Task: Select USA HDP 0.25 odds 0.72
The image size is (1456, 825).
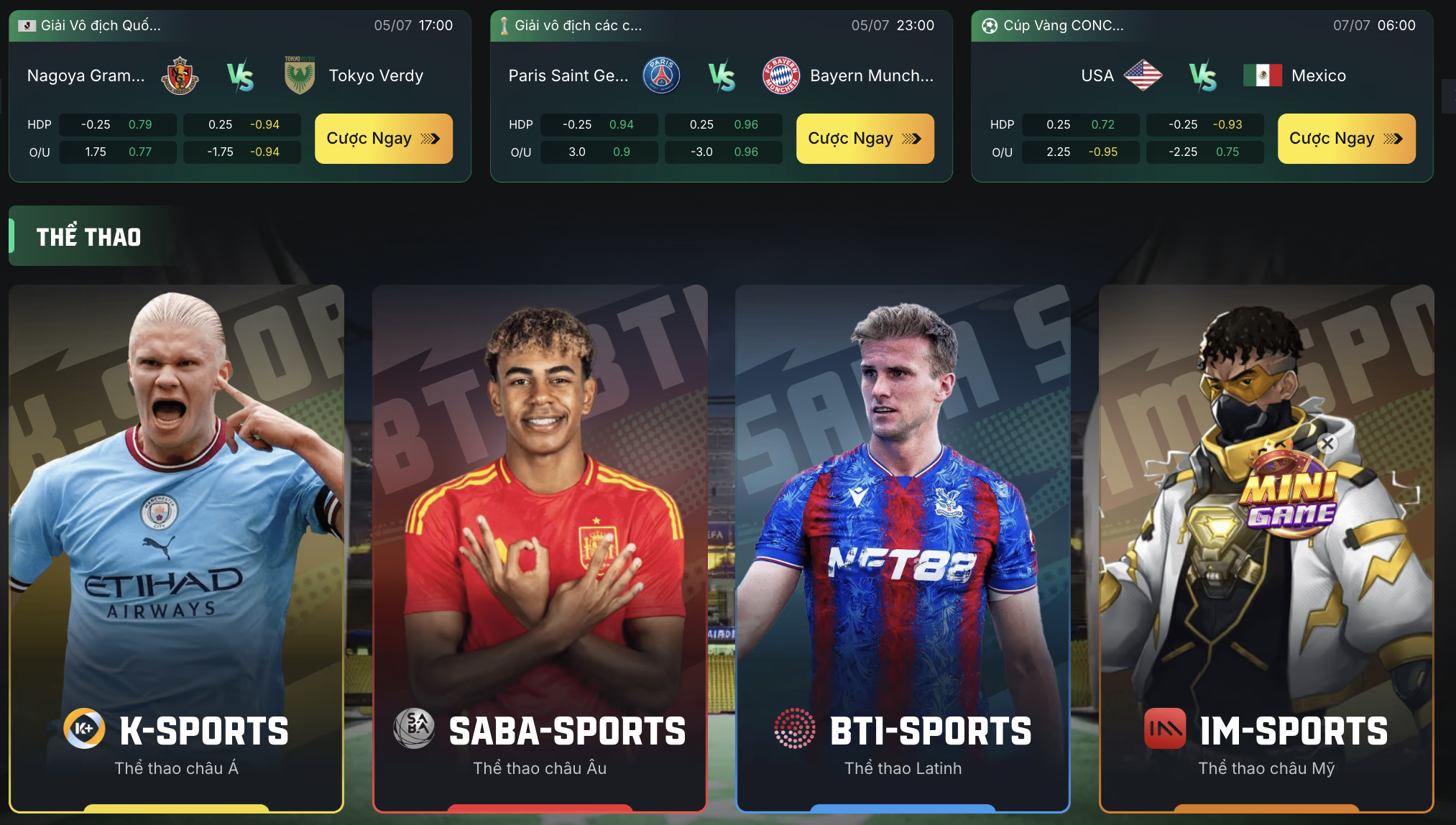Action: [x=1080, y=125]
